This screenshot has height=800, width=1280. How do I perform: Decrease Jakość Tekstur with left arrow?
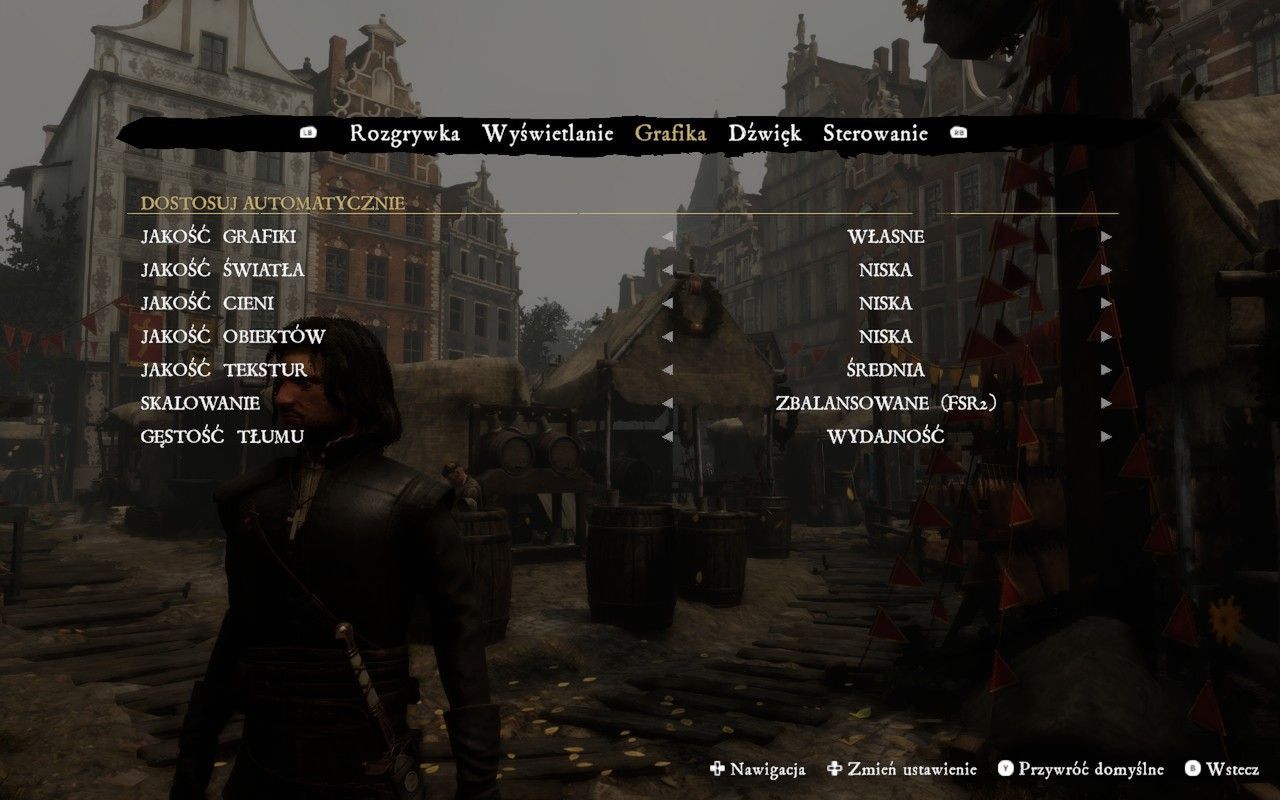point(667,370)
